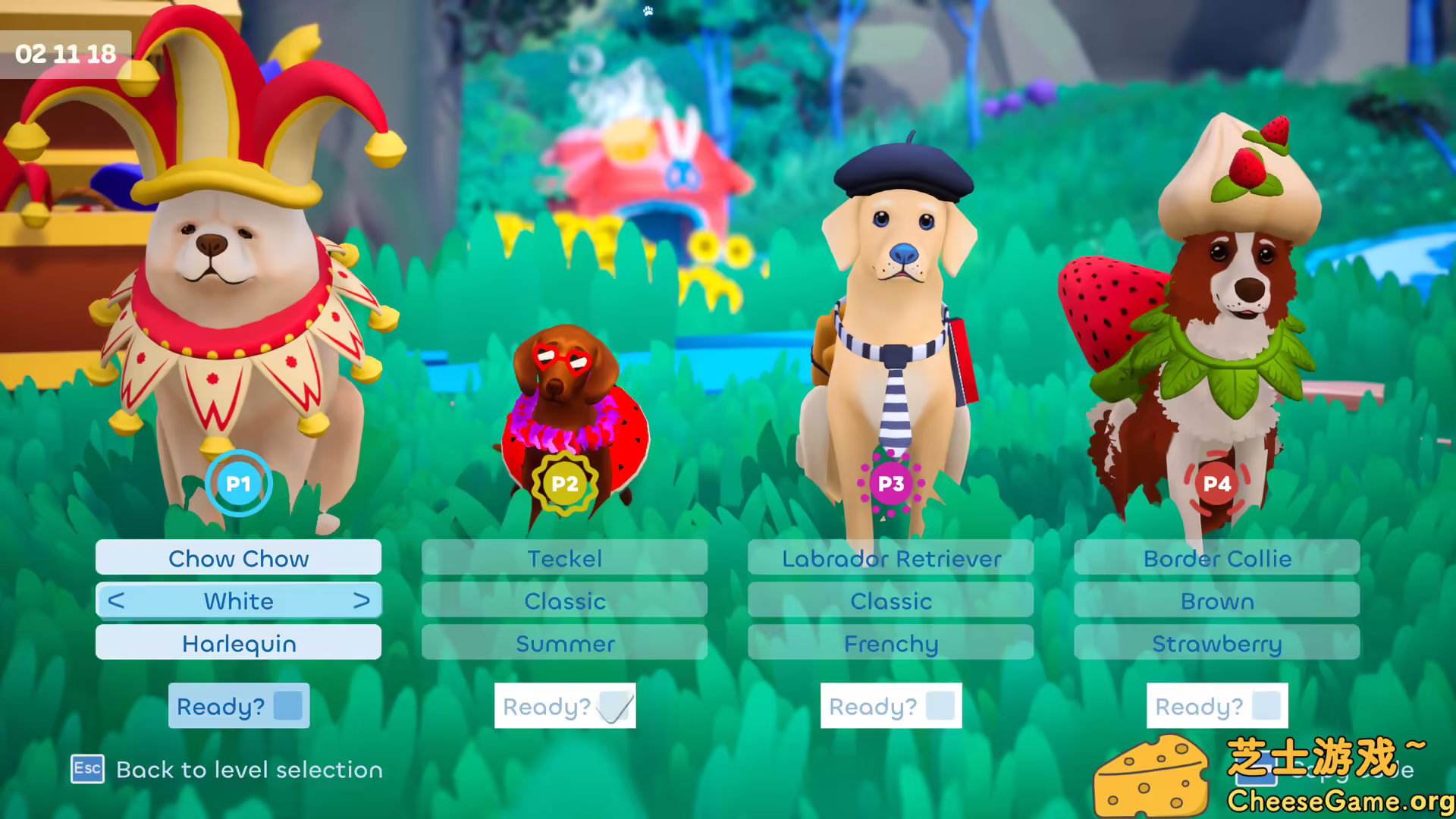Uncheck the Teckel's Ready checkbox
1456x819 pixels.
tap(614, 706)
